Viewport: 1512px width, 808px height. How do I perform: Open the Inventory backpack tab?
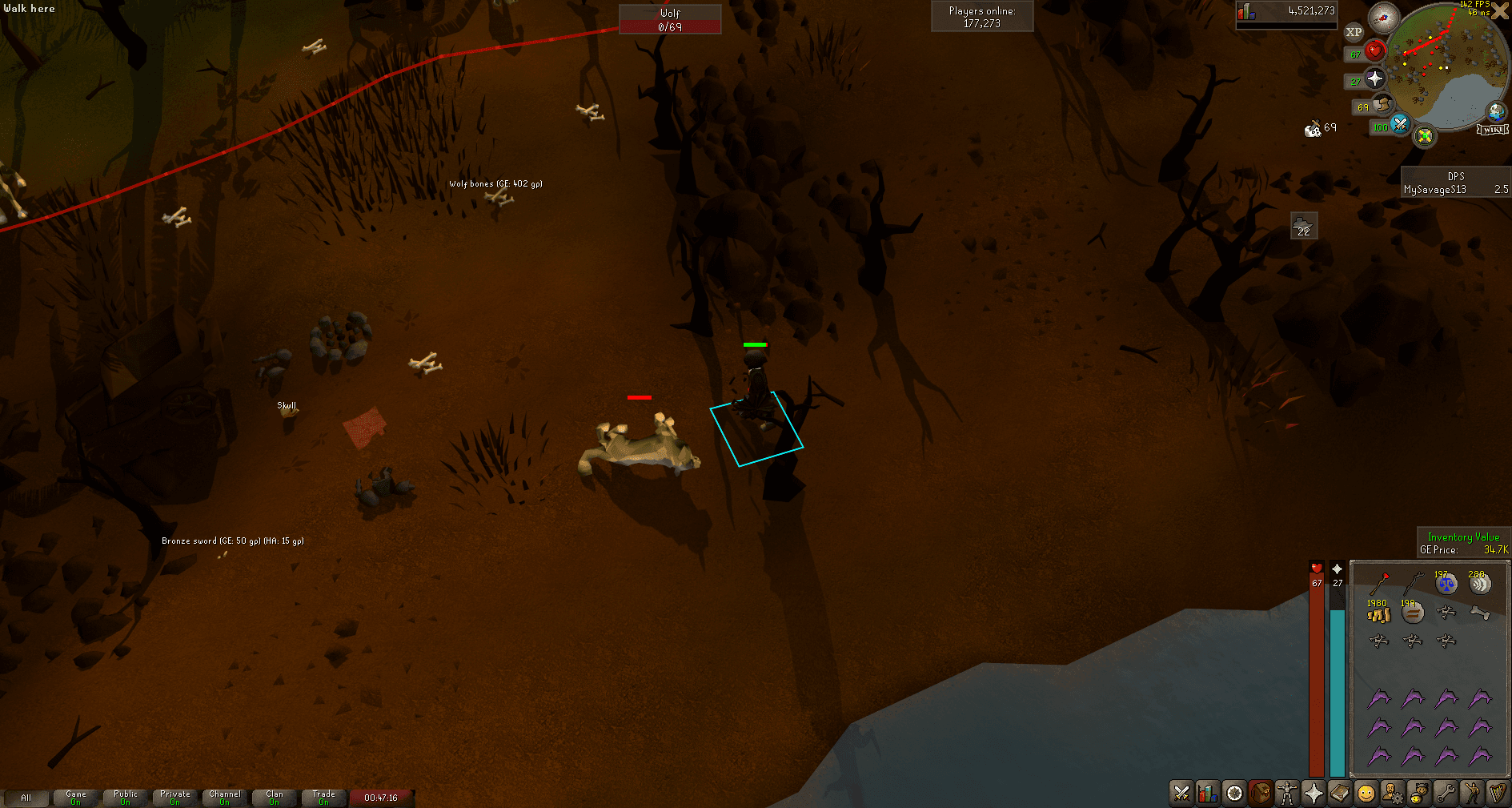click(x=1261, y=794)
